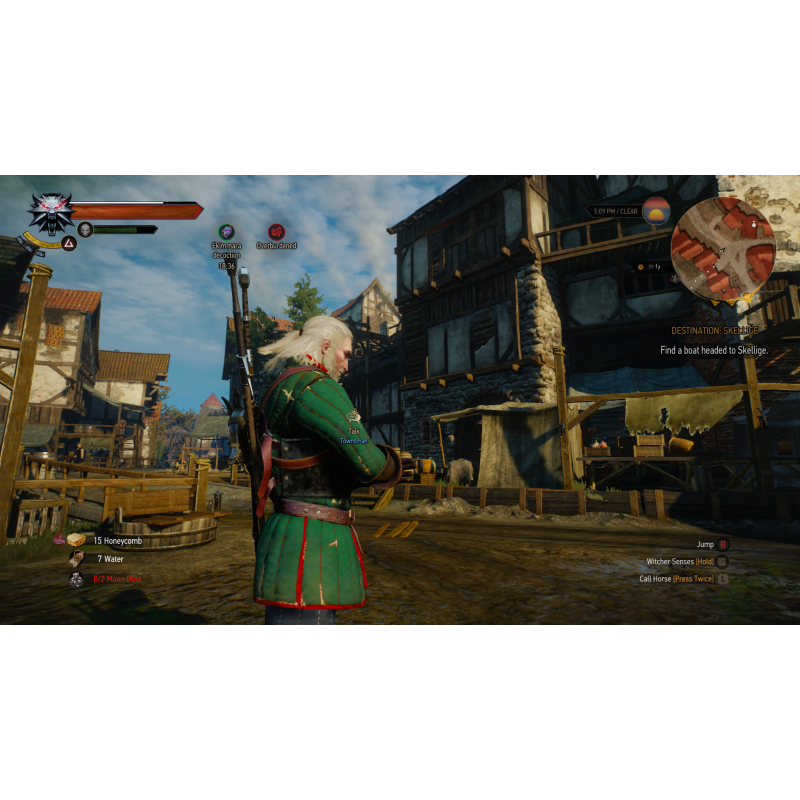Select the Moon Dust bomb slot

(77, 579)
